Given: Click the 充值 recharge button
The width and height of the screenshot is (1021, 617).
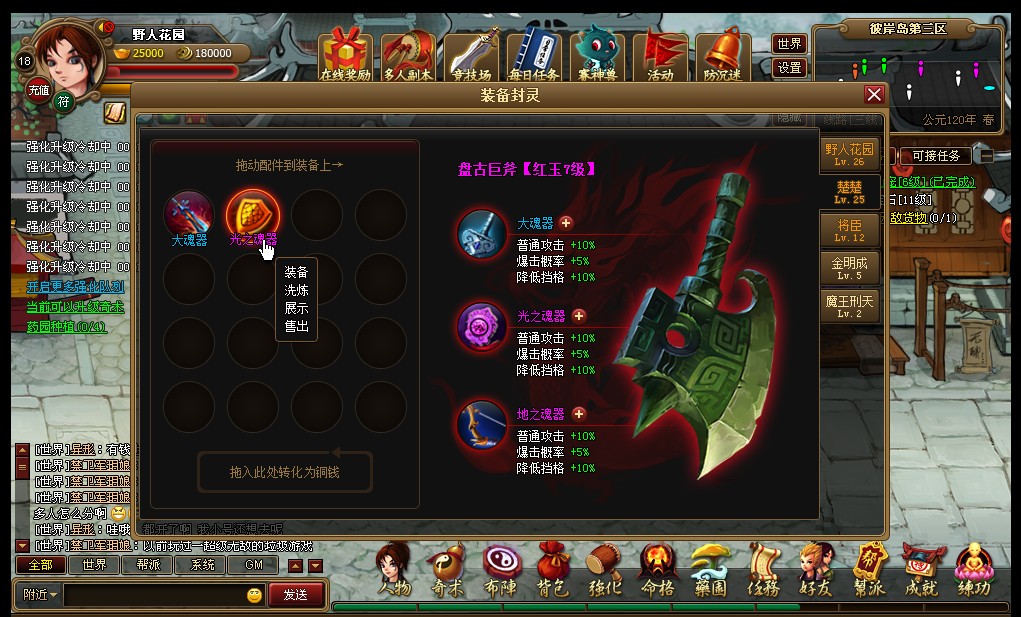Looking at the screenshot, I should (x=38, y=89).
